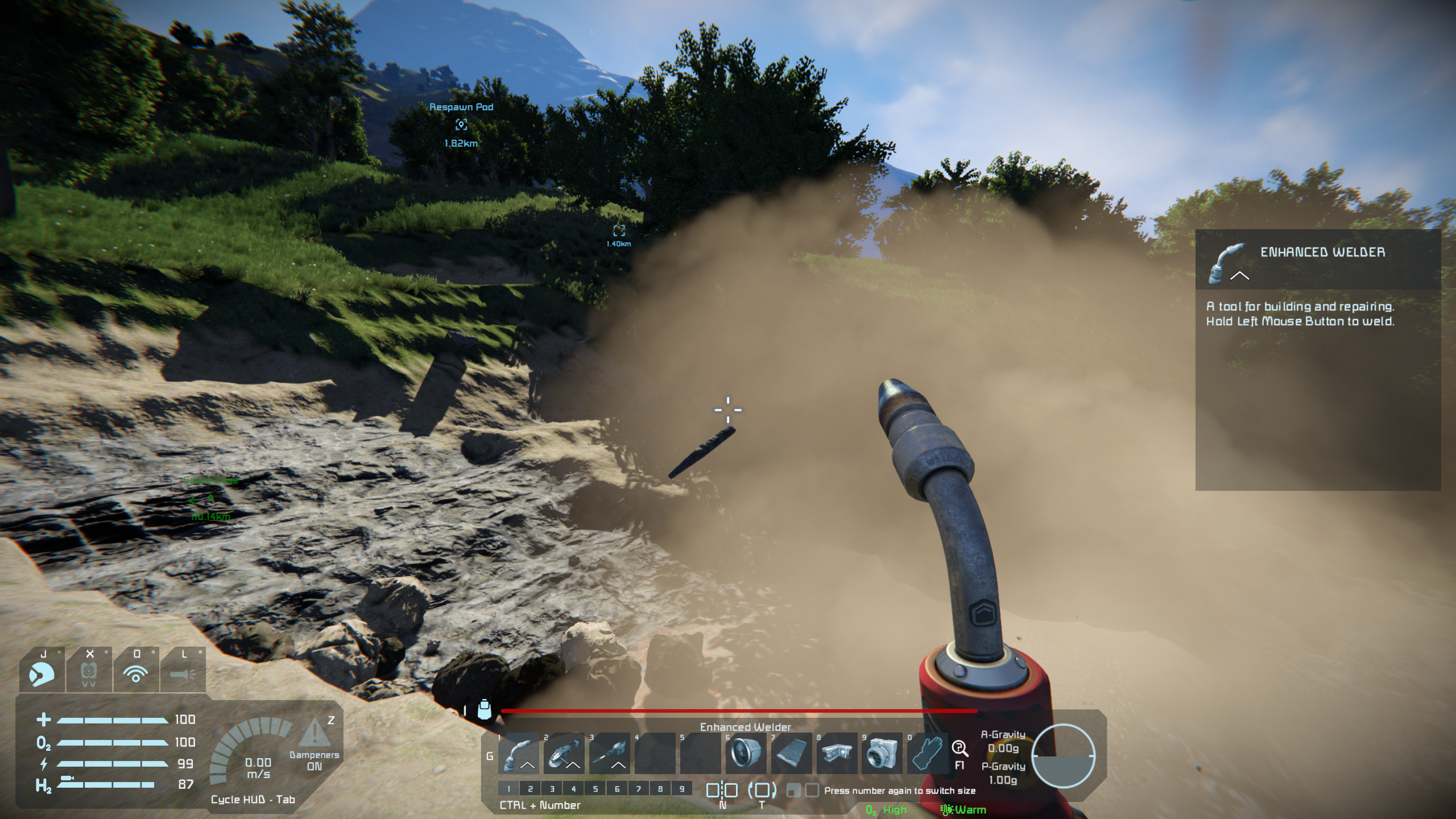The height and width of the screenshot is (819, 1456).
Task: Switch to toolbar page 2
Action: (x=530, y=789)
